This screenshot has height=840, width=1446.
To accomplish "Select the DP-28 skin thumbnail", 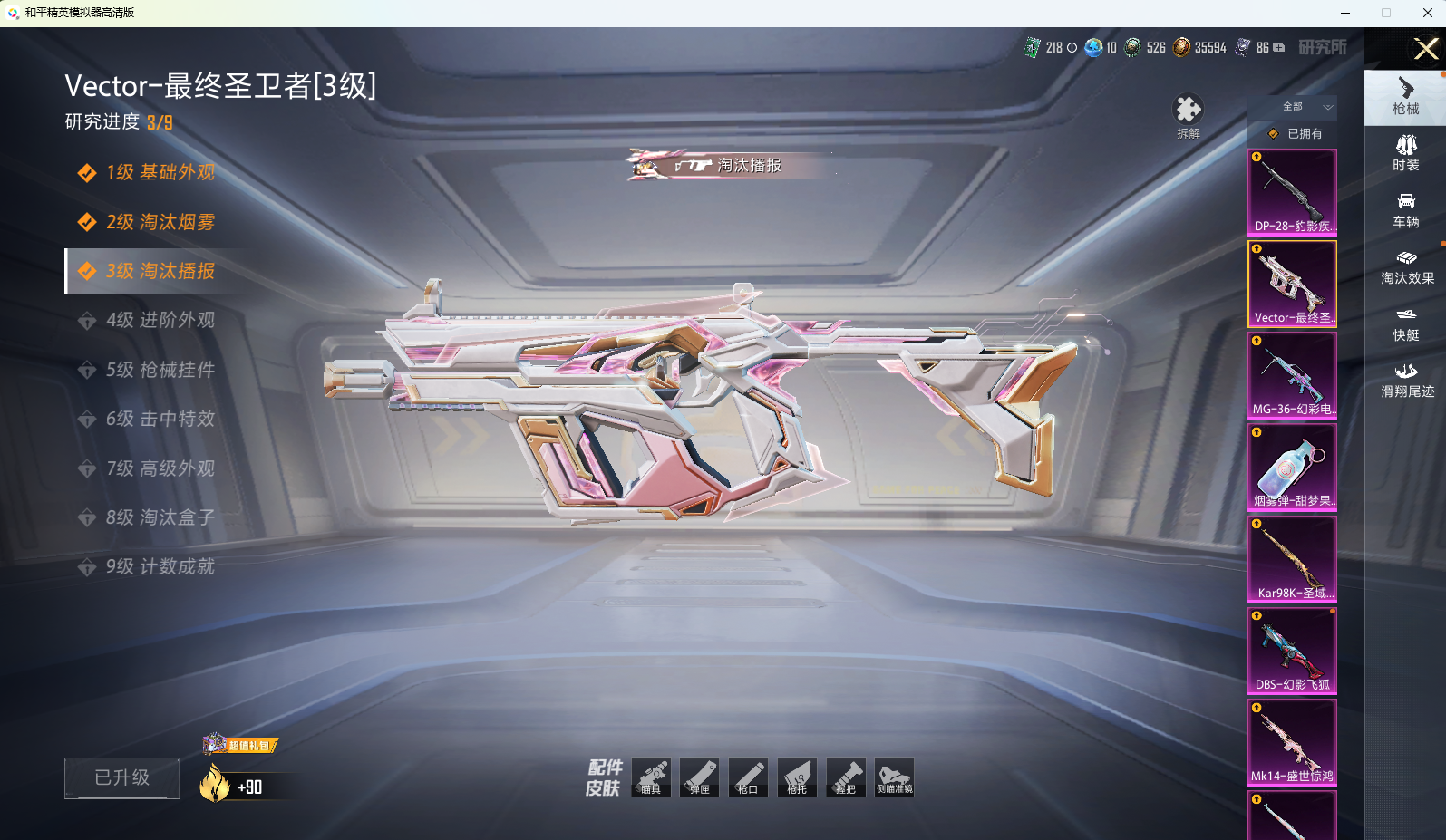I will click(1292, 192).
